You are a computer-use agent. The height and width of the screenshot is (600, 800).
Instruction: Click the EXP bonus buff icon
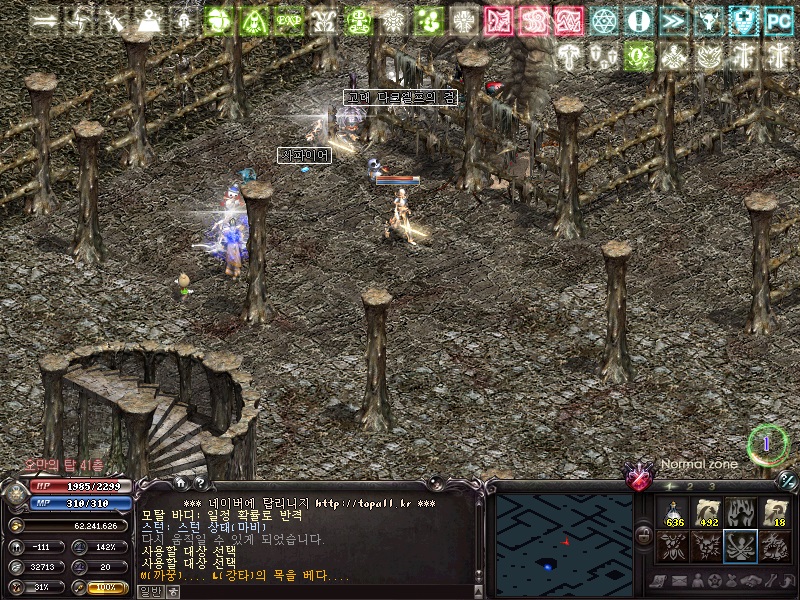coord(289,20)
